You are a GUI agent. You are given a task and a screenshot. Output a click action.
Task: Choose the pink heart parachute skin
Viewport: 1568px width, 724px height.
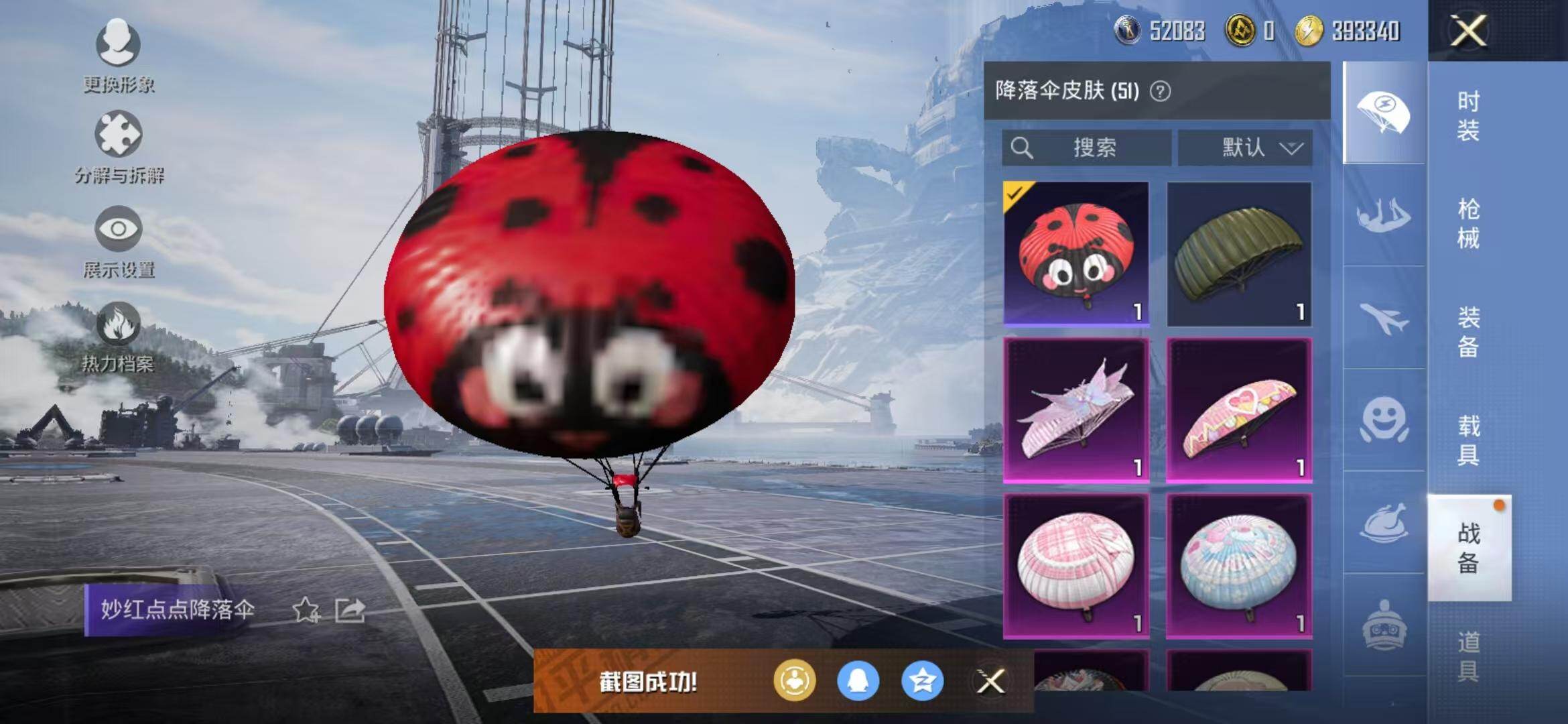coord(1239,410)
